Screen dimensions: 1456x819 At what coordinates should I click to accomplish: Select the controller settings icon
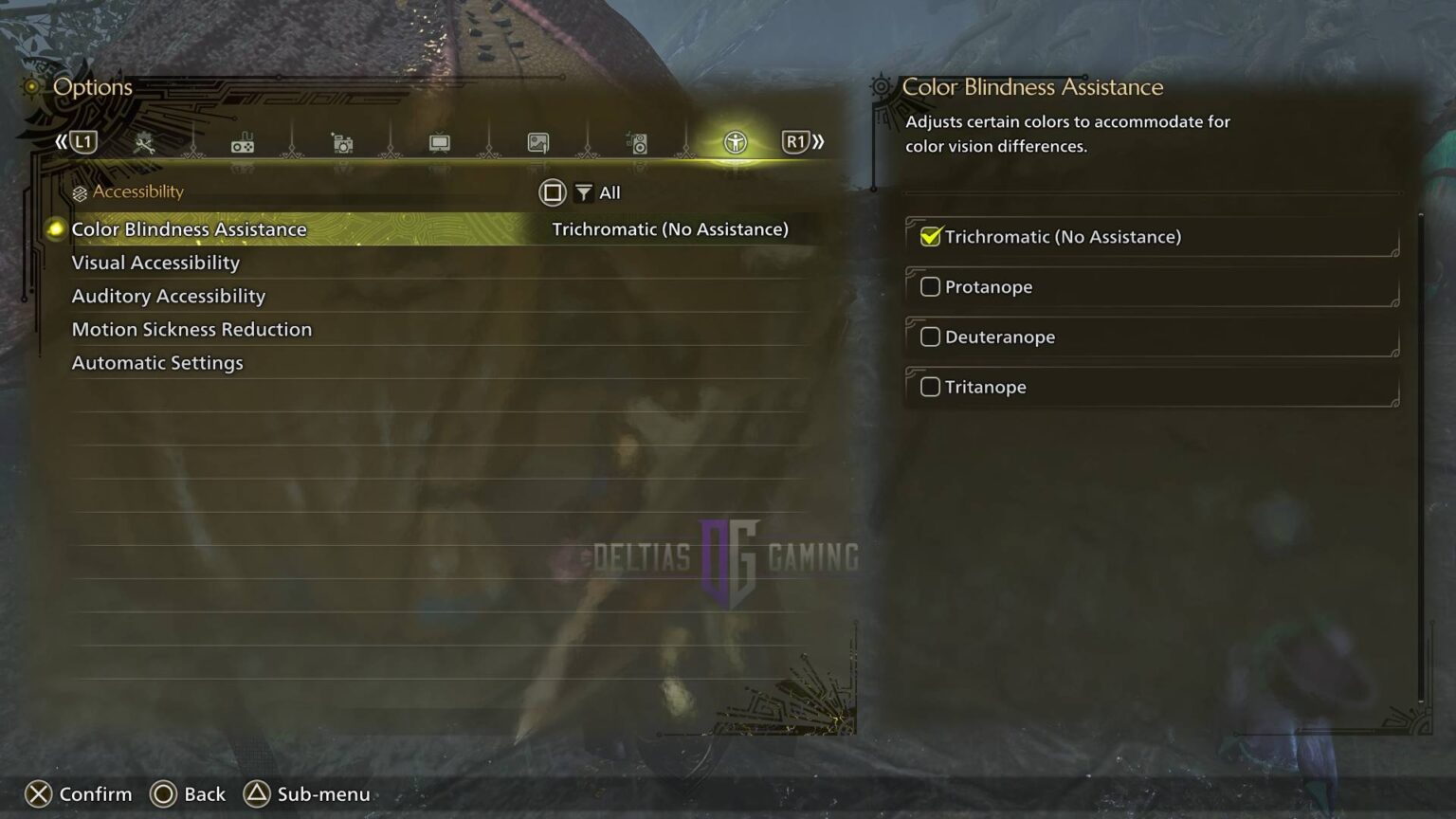point(242,143)
